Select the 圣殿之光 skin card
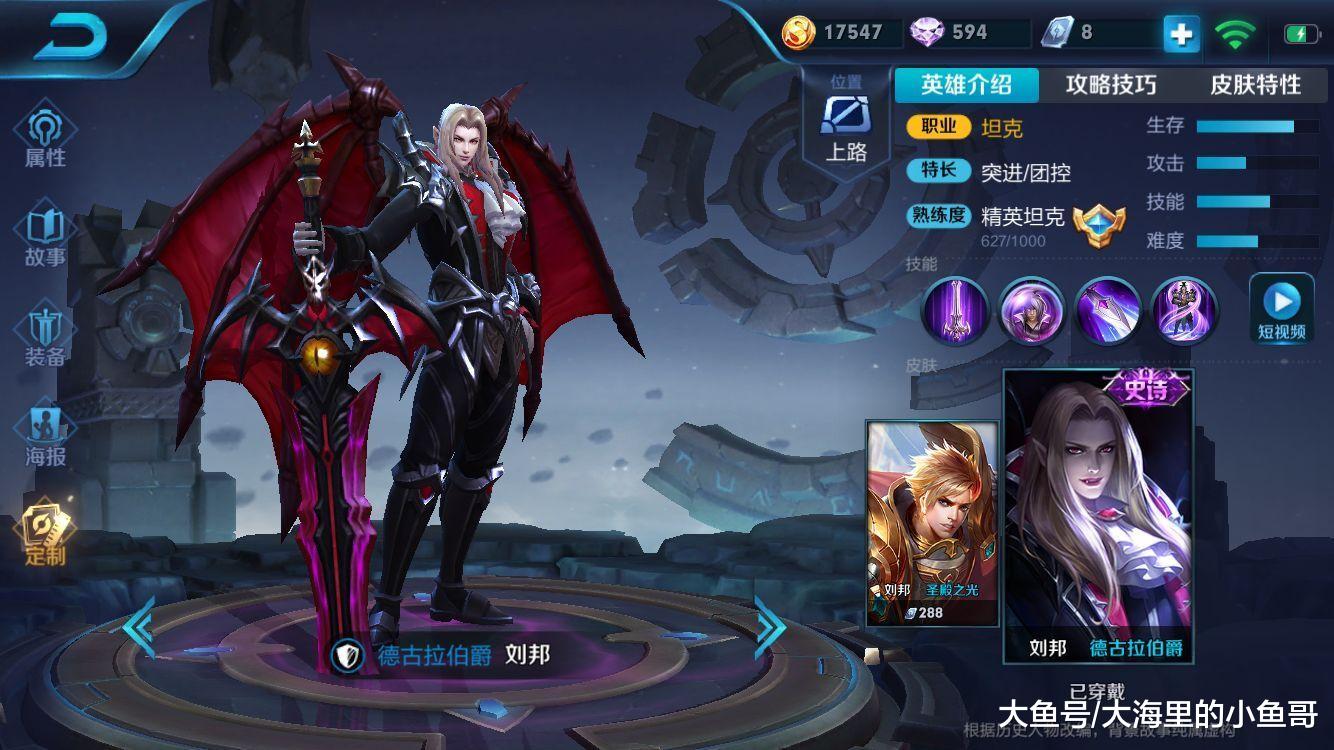The height and width of the screenshot is (750, 1334). click(932, 523)
